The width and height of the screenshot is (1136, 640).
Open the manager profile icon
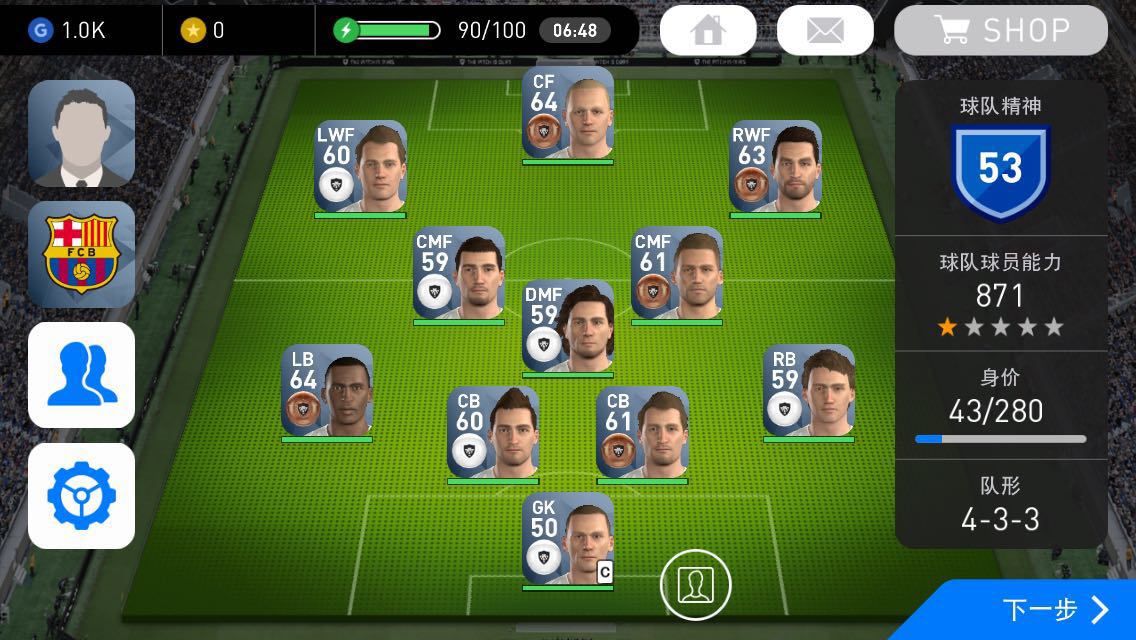click(x=81, y=133)
